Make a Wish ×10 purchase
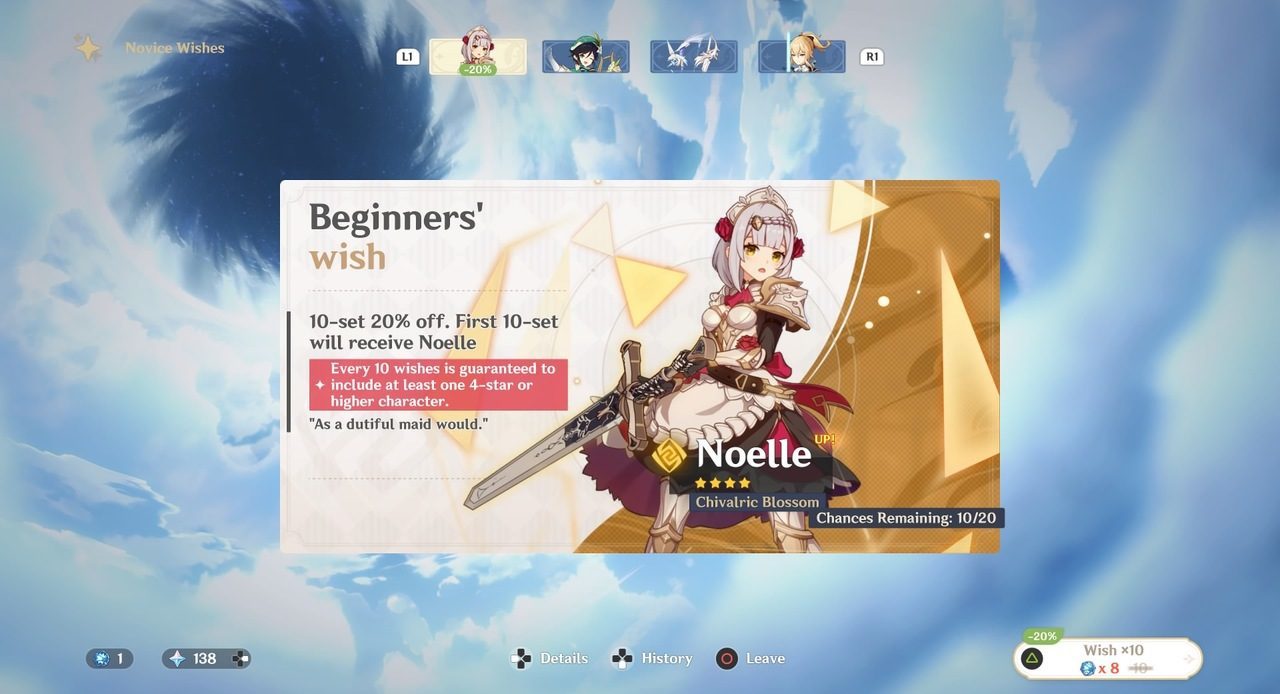The width and height of the screenshot is (1280, 694). [x=1108, y=659]
